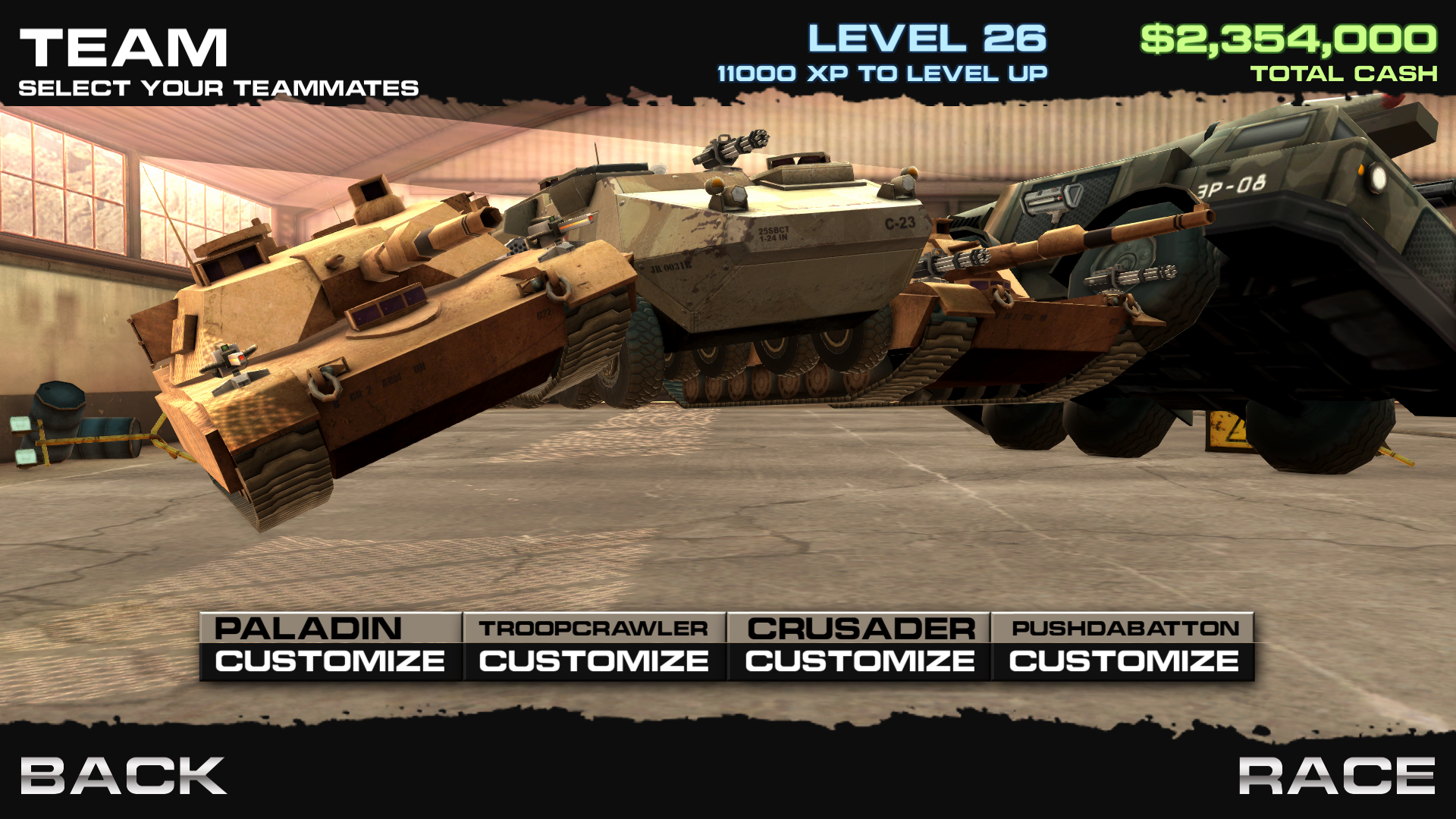Screen dimensions: 1456x819
Task: Switch to the PUSHDABATTON tab
Action: click(1122, 627)
